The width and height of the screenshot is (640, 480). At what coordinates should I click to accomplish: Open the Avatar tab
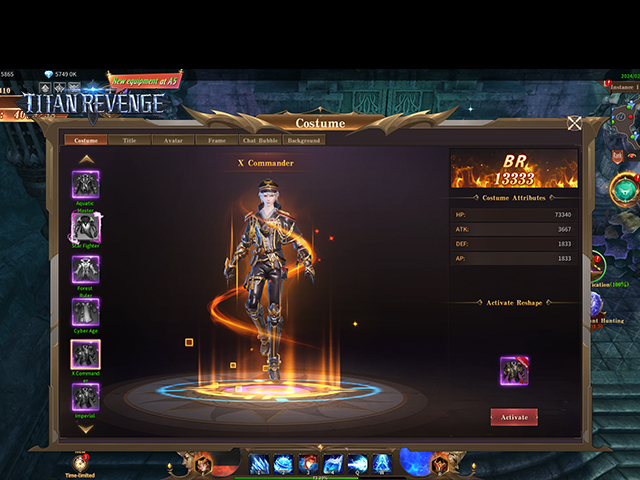pyautogui.click(x=173, y=141)
